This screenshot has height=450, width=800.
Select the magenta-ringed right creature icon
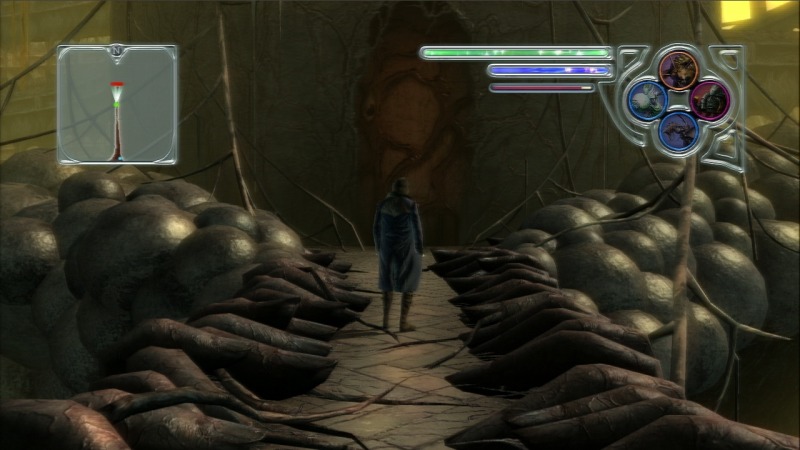click(711, 99)
